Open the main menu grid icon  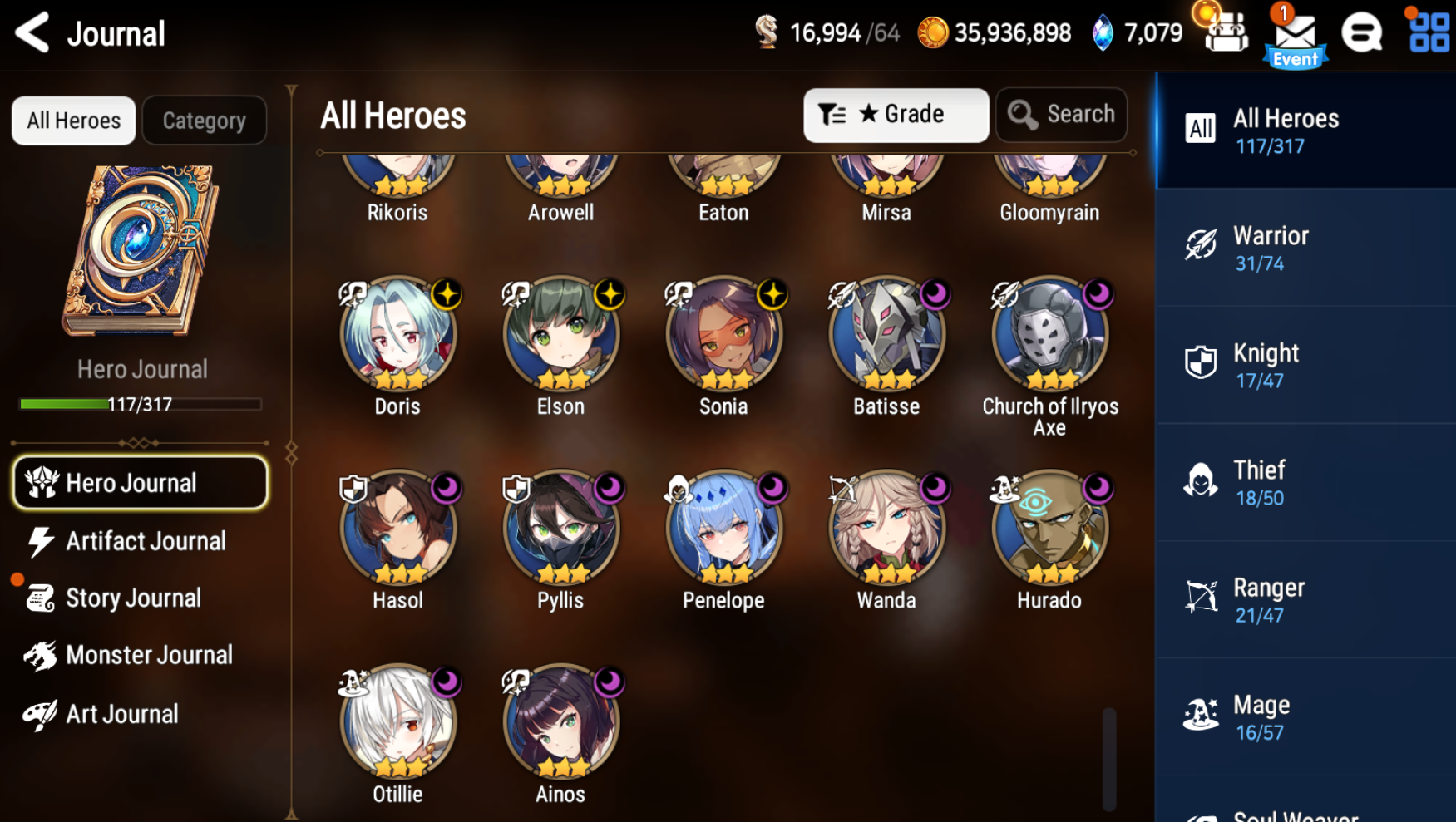pos(1428,33)
